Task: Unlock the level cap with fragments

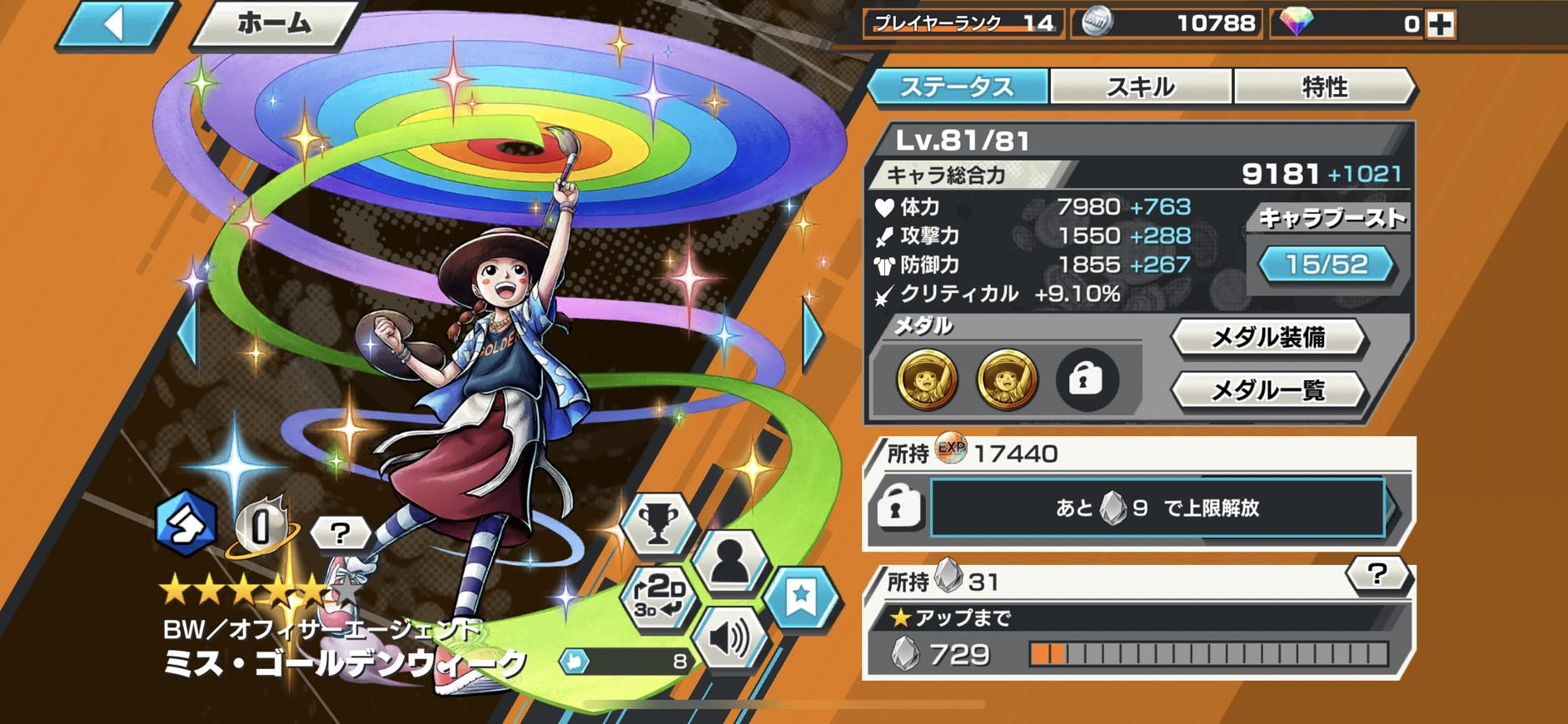Action: tap(1157, 508)
